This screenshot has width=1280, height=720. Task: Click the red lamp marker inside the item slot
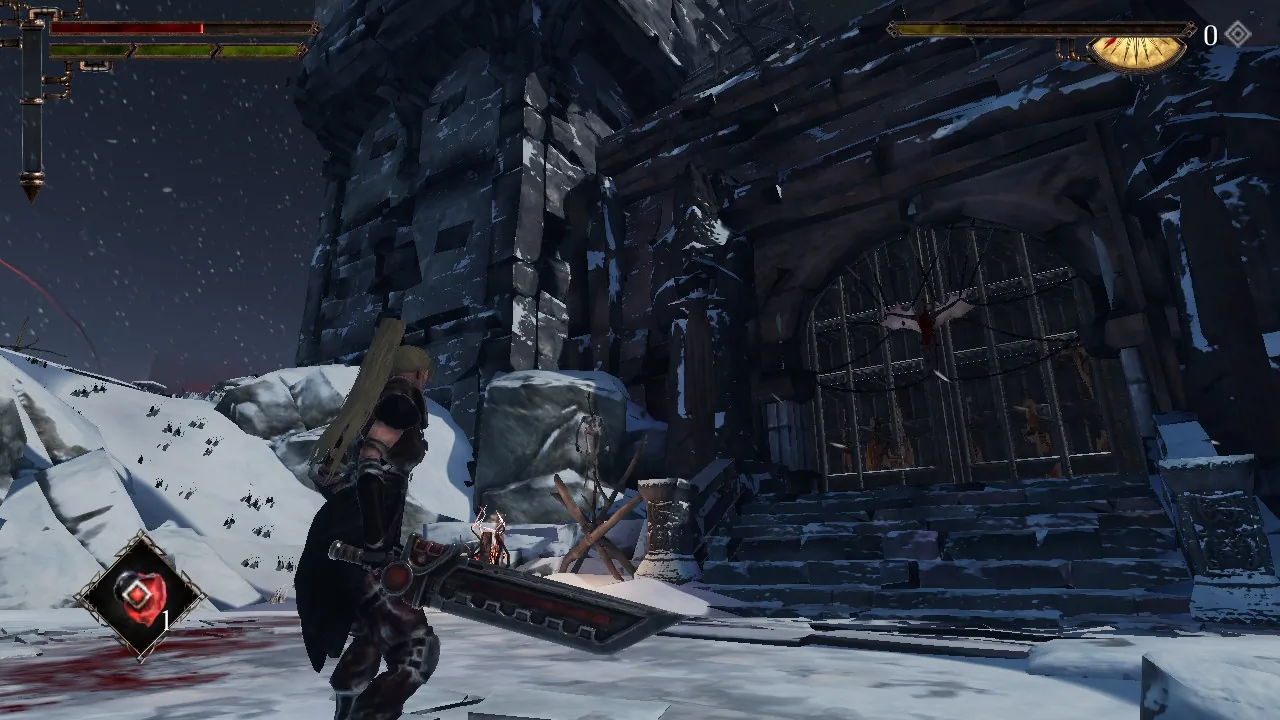pyautogui.click(x=140, y=593)
